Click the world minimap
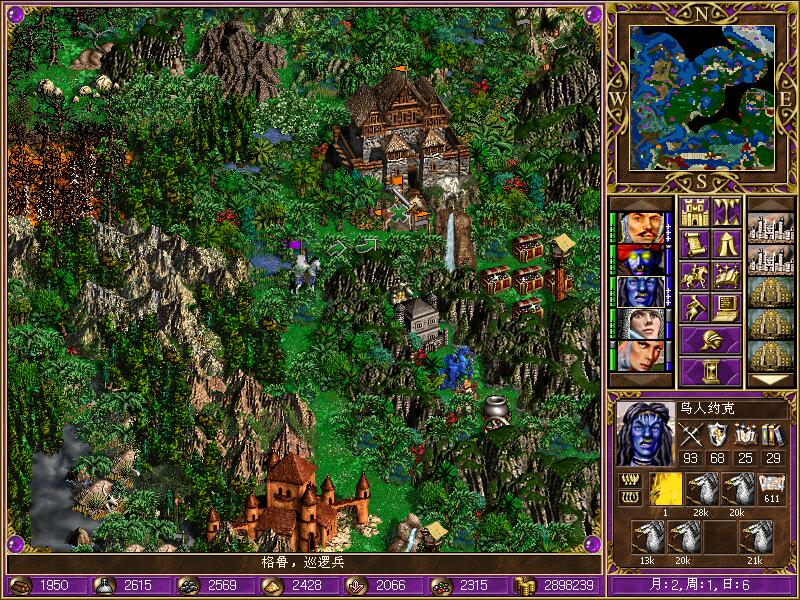This screenshot has height=600, width=800. click(702, 97)
